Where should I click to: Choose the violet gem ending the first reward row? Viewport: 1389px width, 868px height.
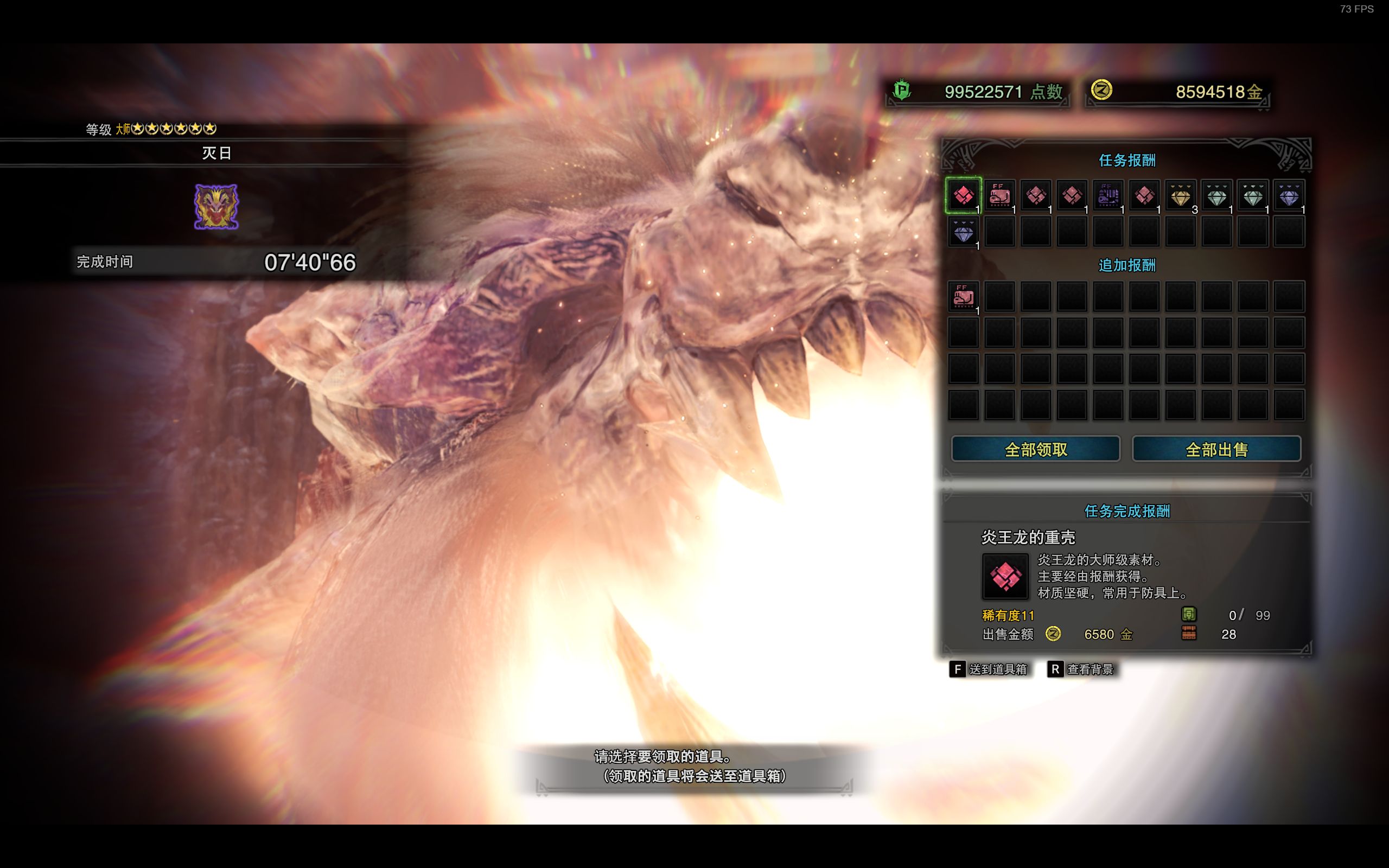(x=1289, y=196)
